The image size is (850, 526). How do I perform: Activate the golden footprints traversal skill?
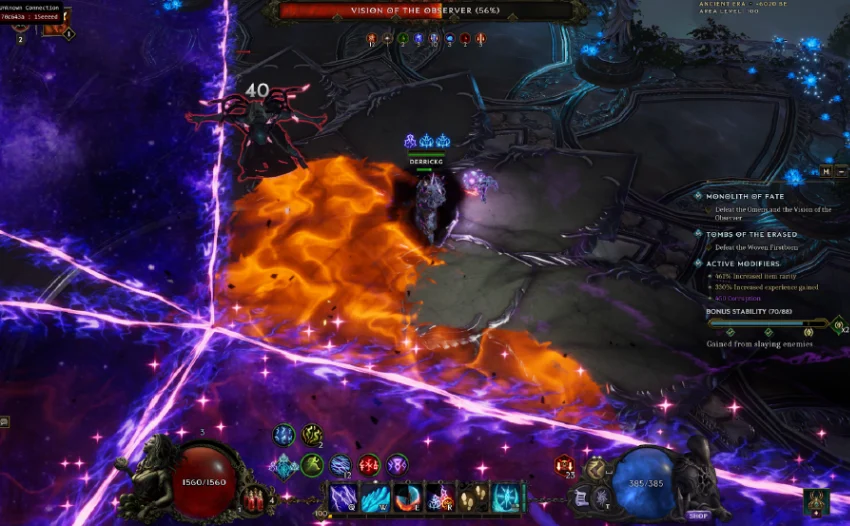pyautogui.click(x=472, y=497)
